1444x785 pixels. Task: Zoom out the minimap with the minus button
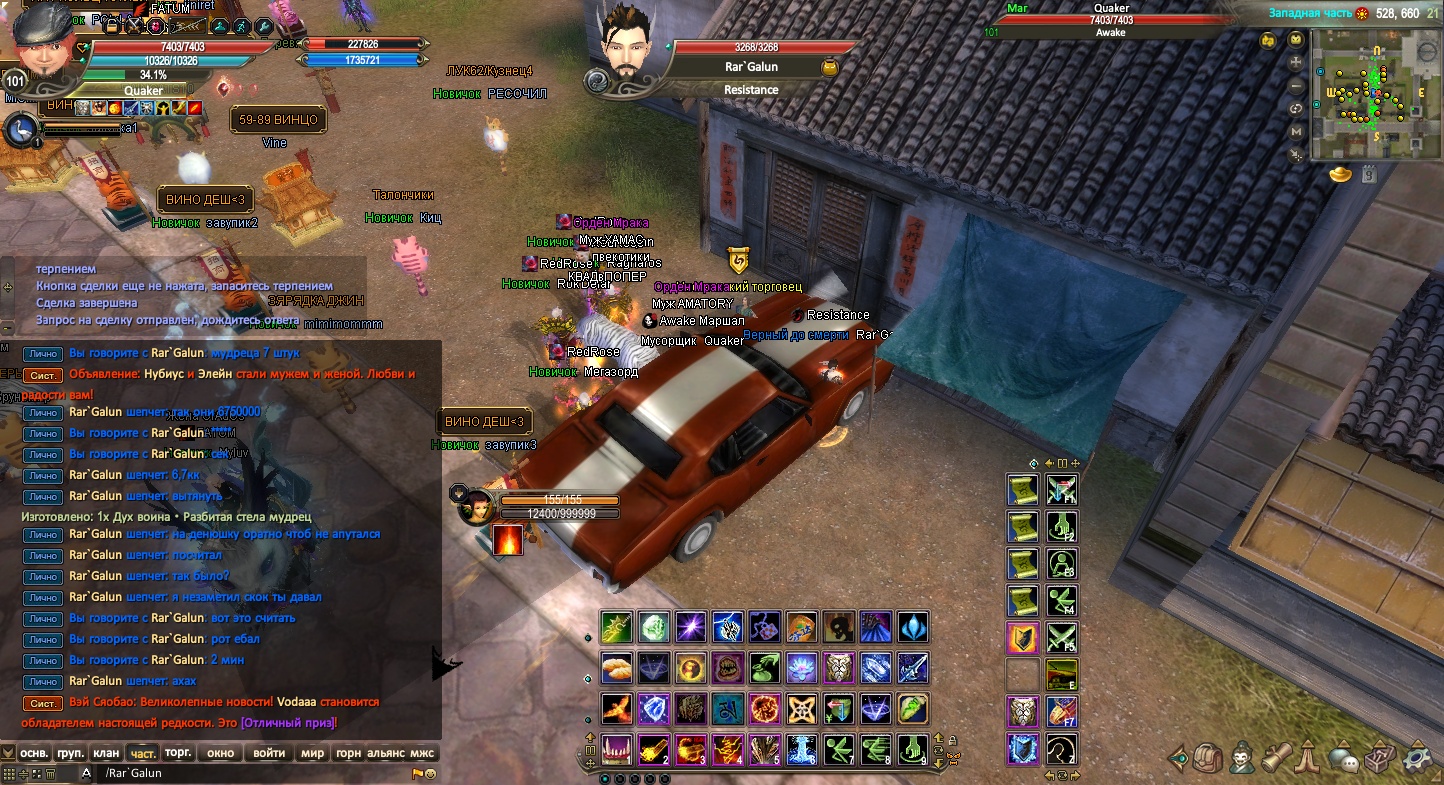[1297, 85]
